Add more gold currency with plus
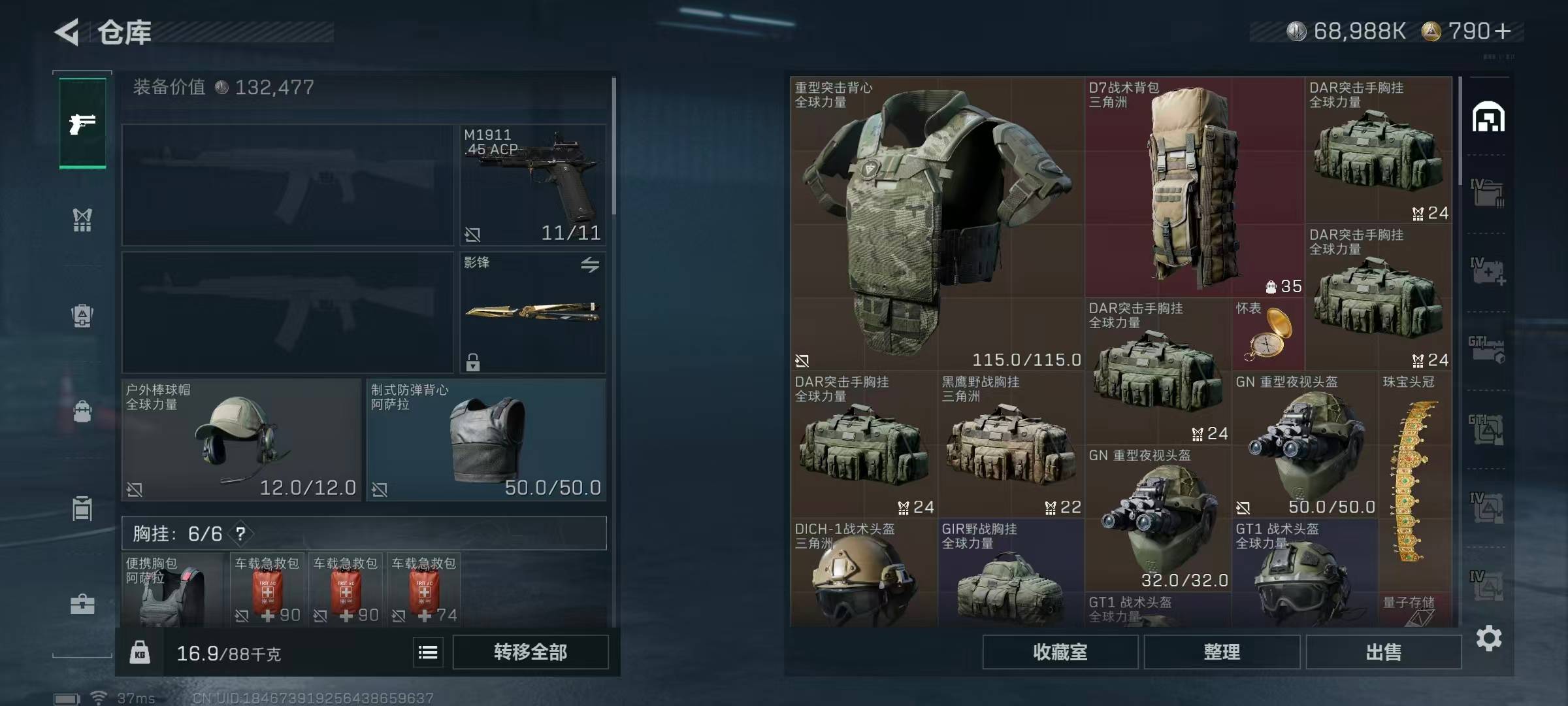This screenshot has width=1568, height=706. point(1503,31)
